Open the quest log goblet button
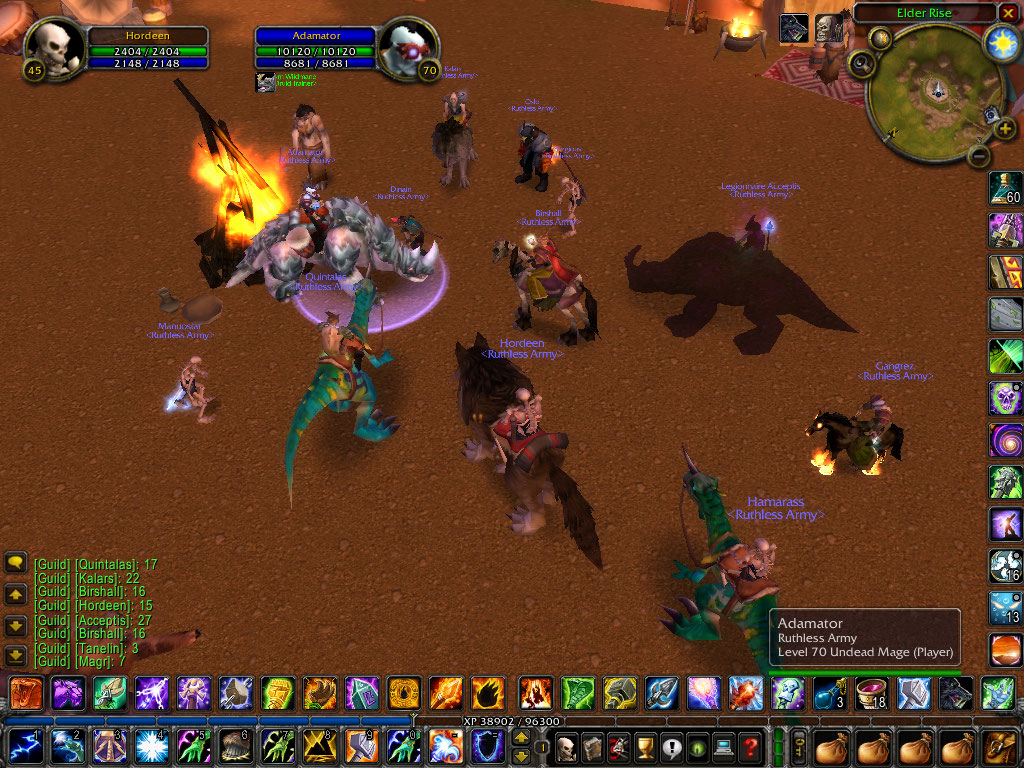This screenshot has height=768, width=1024. pyautogui.click(x=645, y=746)
